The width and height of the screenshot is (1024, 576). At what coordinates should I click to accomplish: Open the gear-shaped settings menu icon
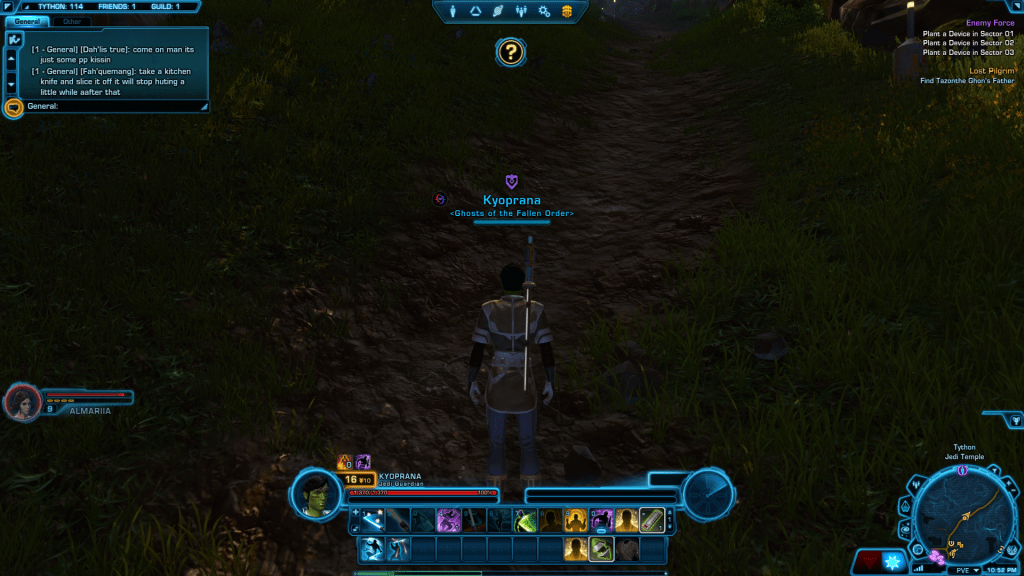tap(544, 11)
